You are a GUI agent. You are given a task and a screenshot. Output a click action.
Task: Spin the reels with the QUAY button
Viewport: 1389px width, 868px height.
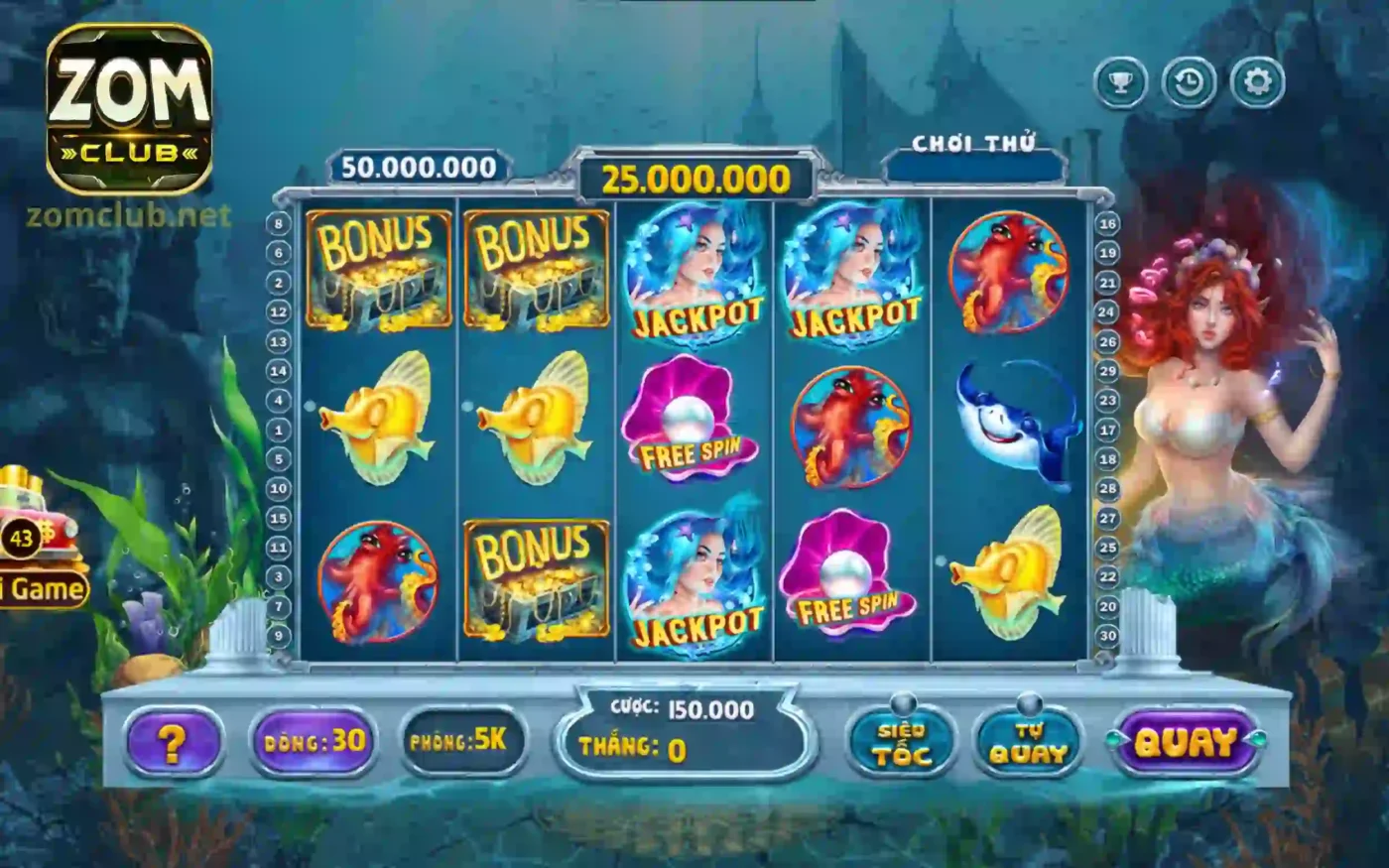coord(1187,742)
